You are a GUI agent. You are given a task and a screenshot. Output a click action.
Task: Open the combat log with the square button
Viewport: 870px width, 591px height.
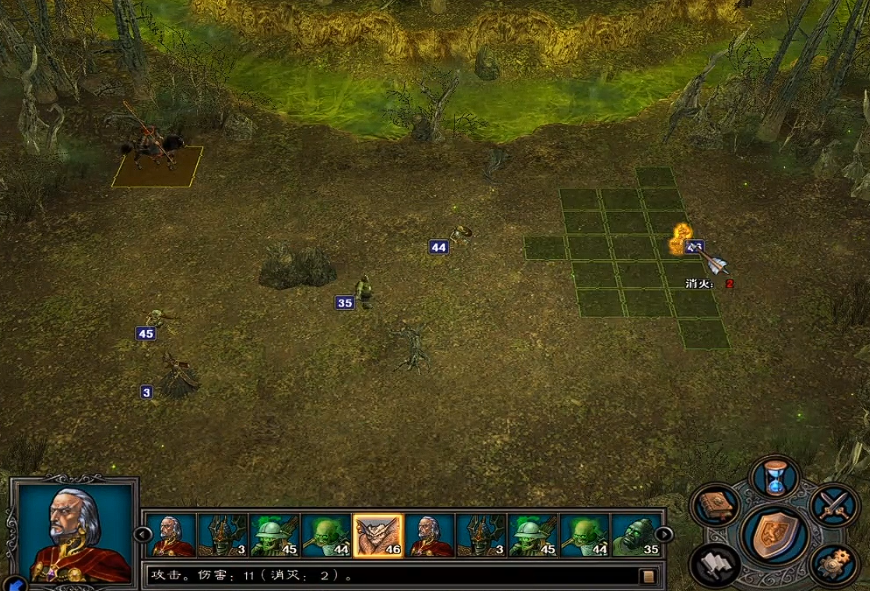[x=648, y=576]
